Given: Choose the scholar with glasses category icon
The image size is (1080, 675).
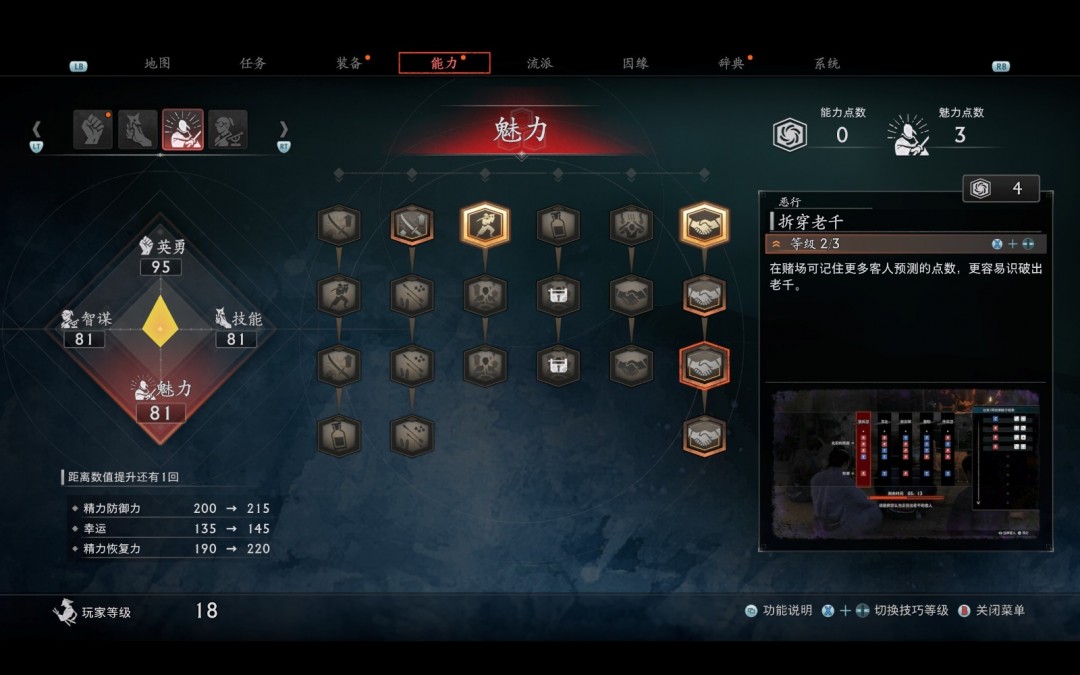Looking at the screenshot, I should pos(228,130).
